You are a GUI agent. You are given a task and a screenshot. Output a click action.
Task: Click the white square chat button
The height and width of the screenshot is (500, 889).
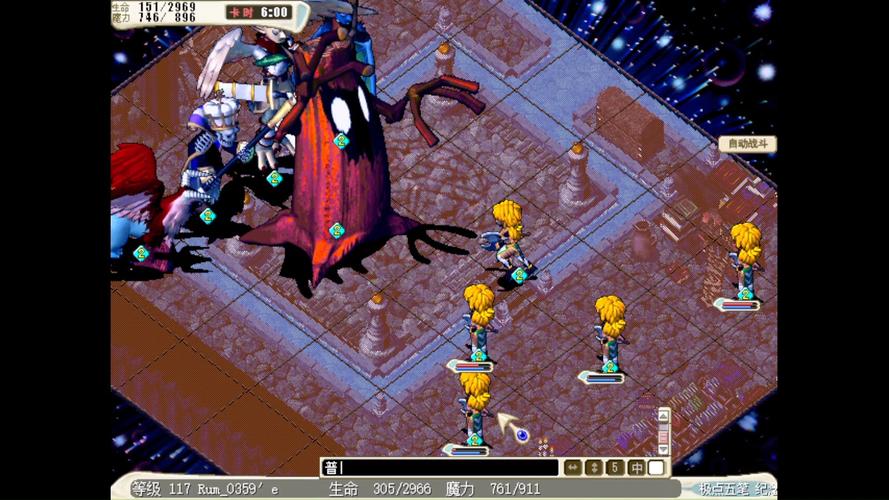[x=656, y=467]
